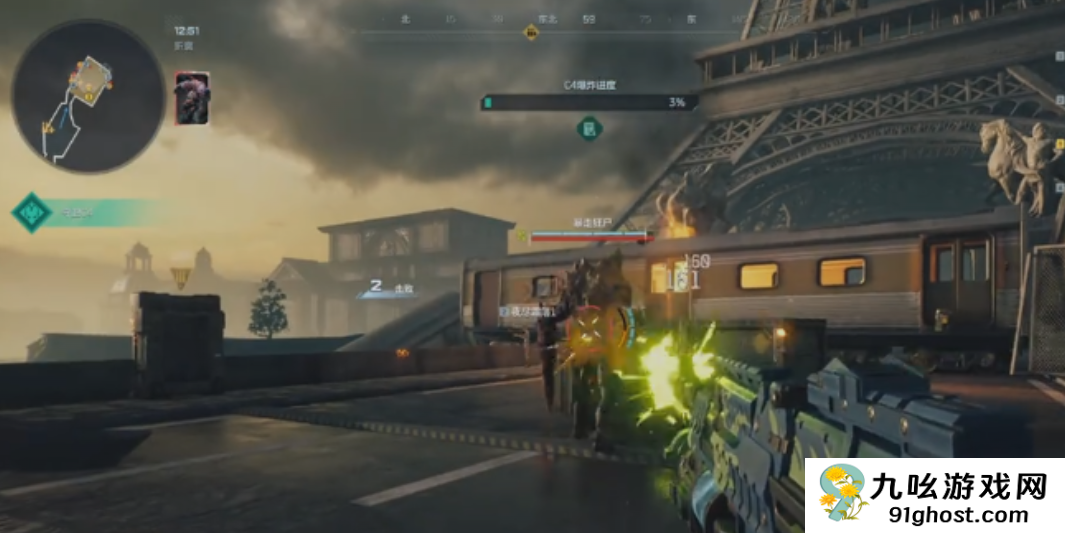Select the character portrait card beside minimap
The width and height of the screenshot is (1065, 533).
click(x=192, y=99)
